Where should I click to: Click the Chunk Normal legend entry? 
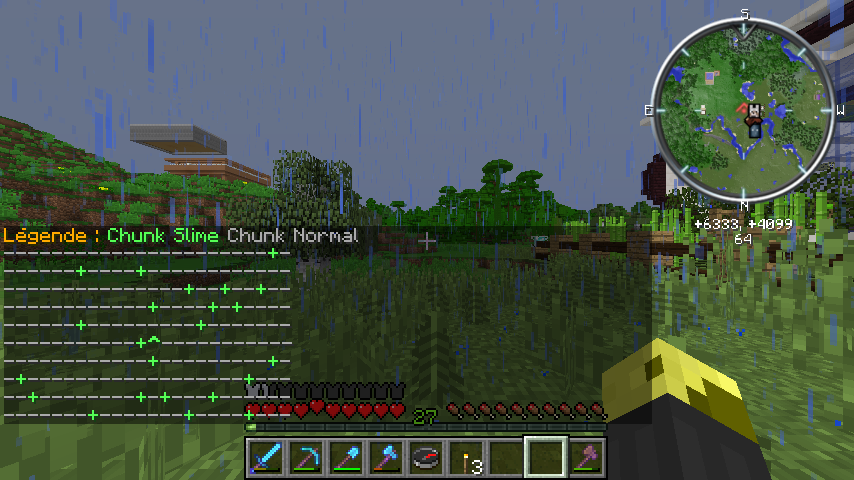(x=292, y=236)
